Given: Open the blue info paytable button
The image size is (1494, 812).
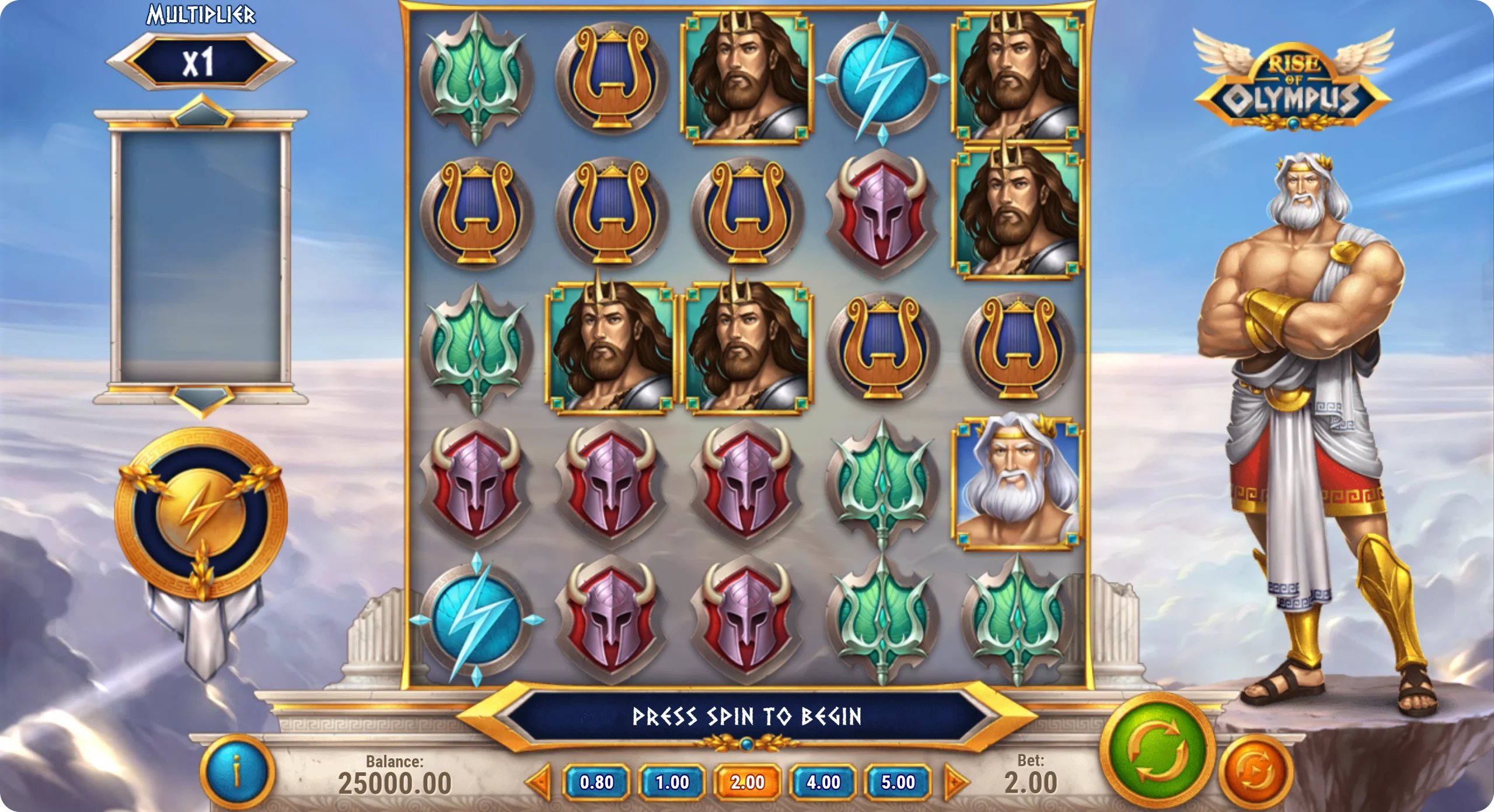Looking at the screenshot, I should coord(237,773).
